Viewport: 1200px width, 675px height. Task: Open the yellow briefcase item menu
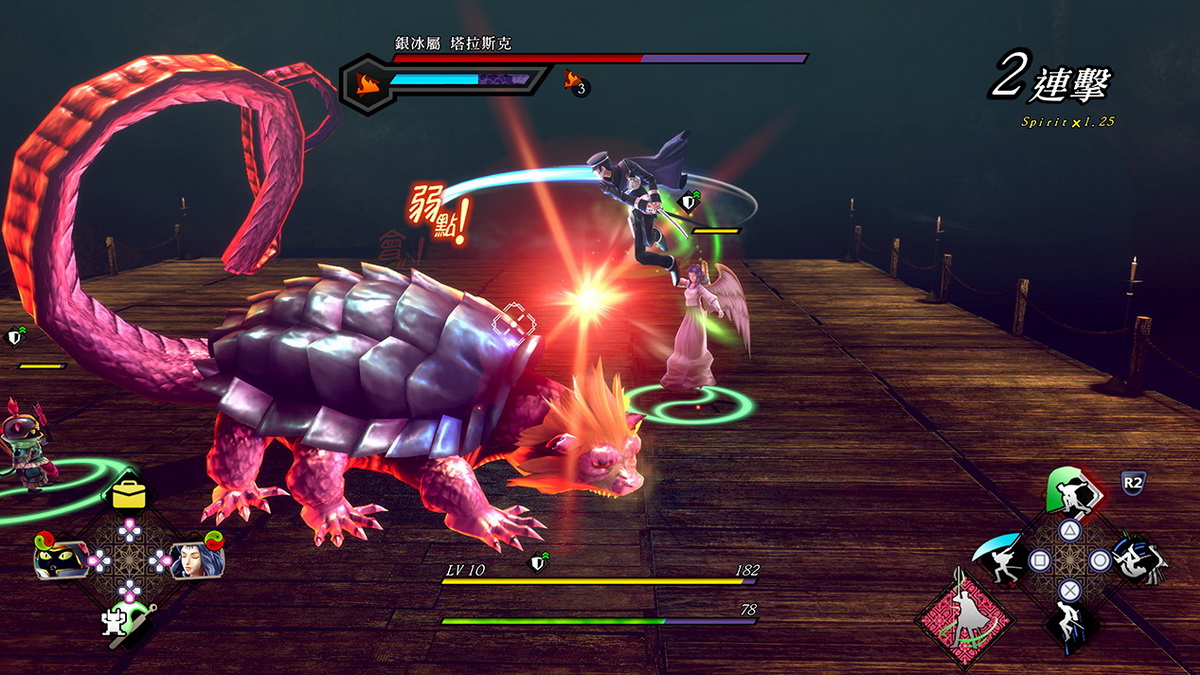(130, 491)
